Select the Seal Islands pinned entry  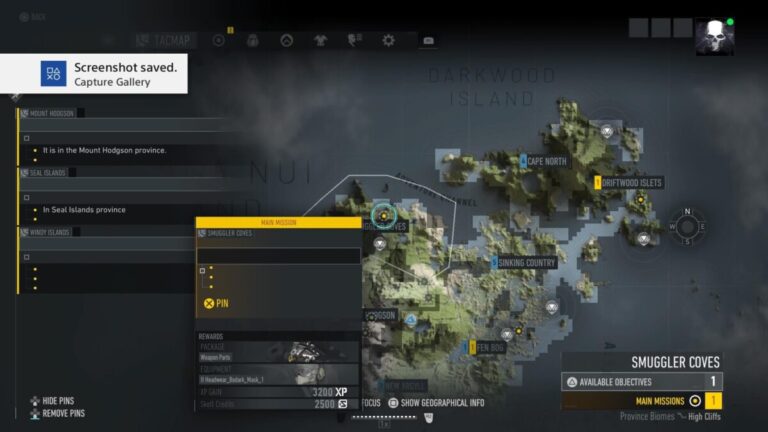pos(50,172)
